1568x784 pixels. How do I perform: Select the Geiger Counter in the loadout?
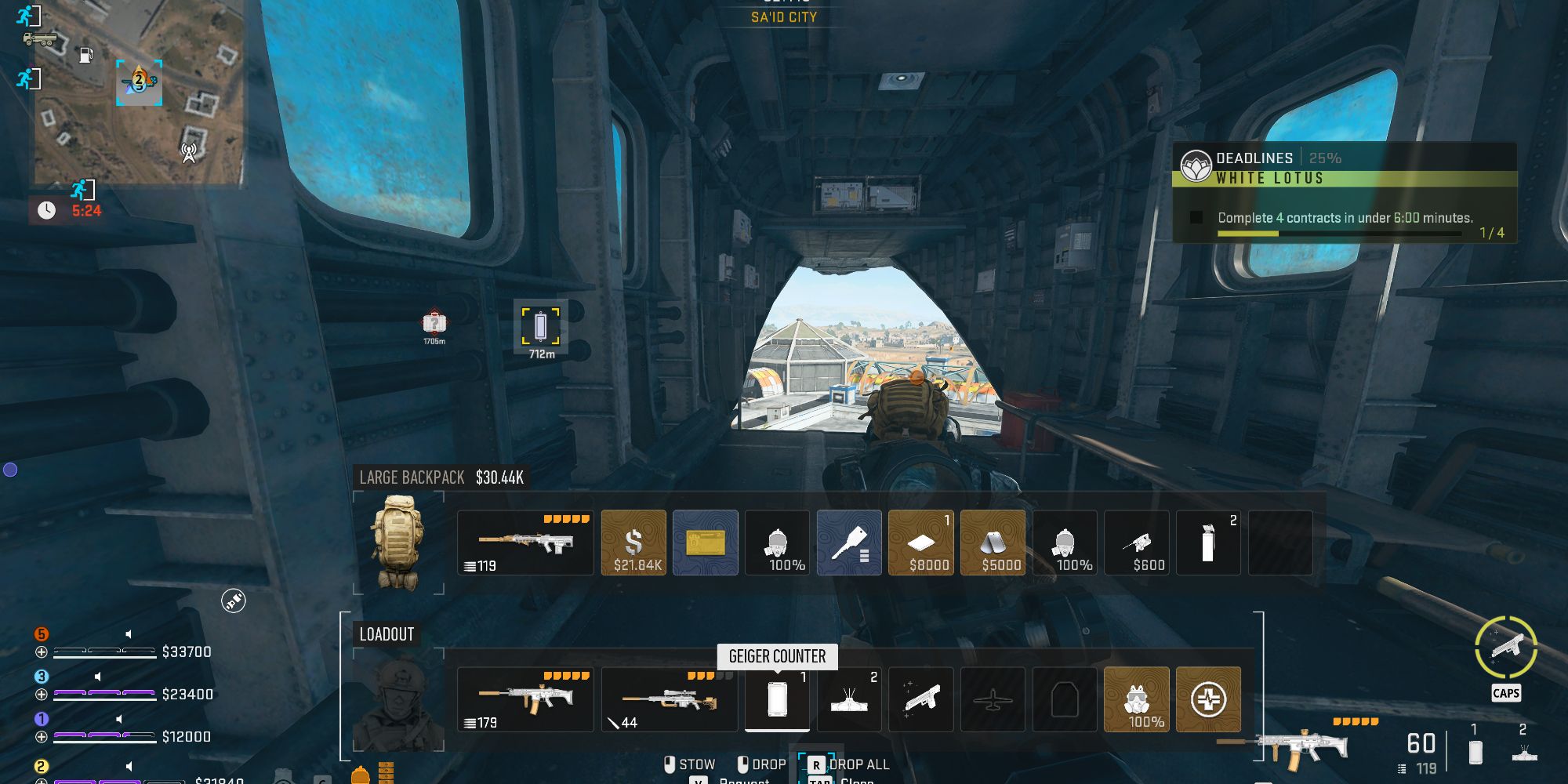[777, 699]
